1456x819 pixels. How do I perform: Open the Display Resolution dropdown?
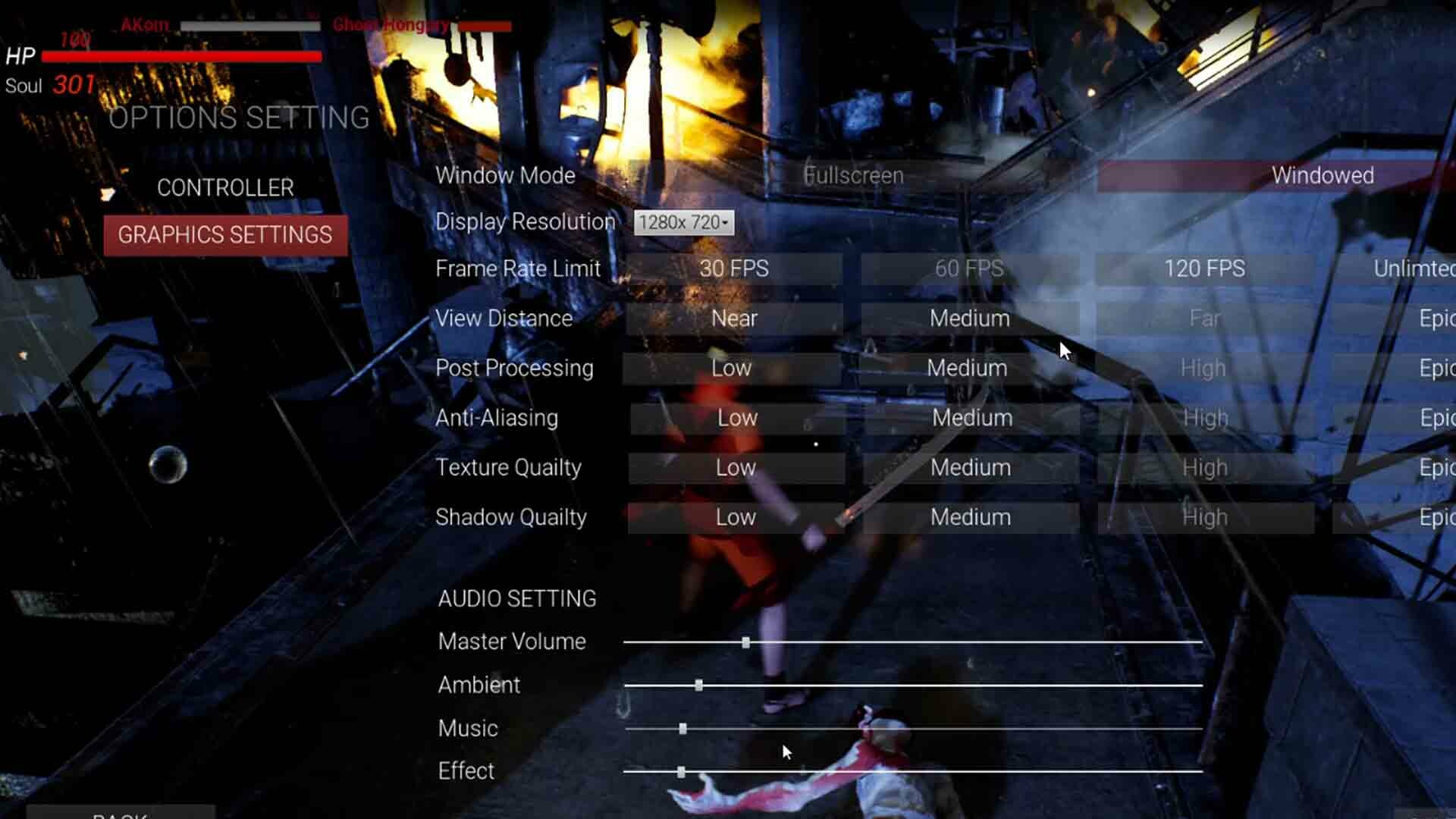click(683, 222)
